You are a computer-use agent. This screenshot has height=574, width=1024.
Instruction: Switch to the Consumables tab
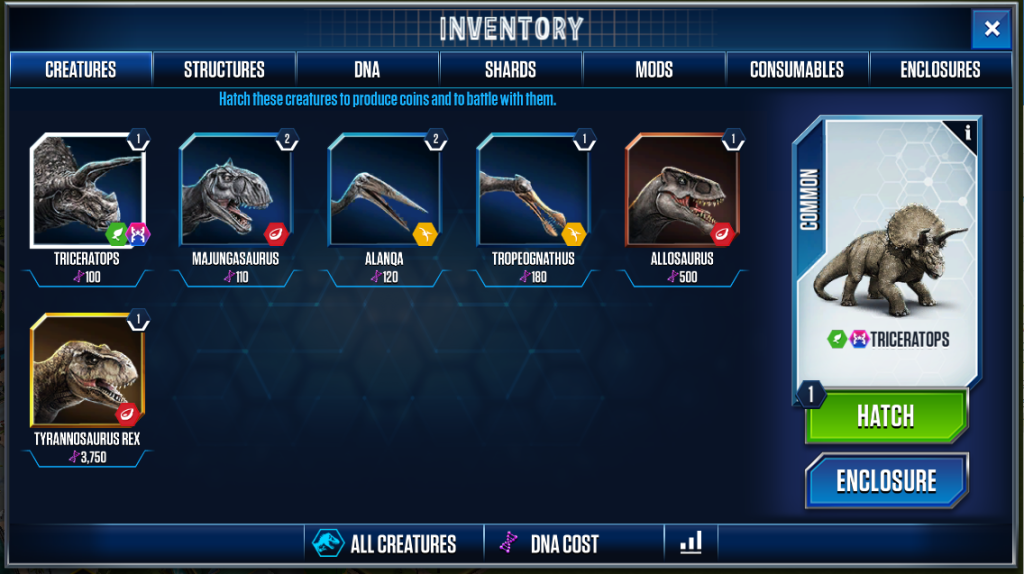797,70
